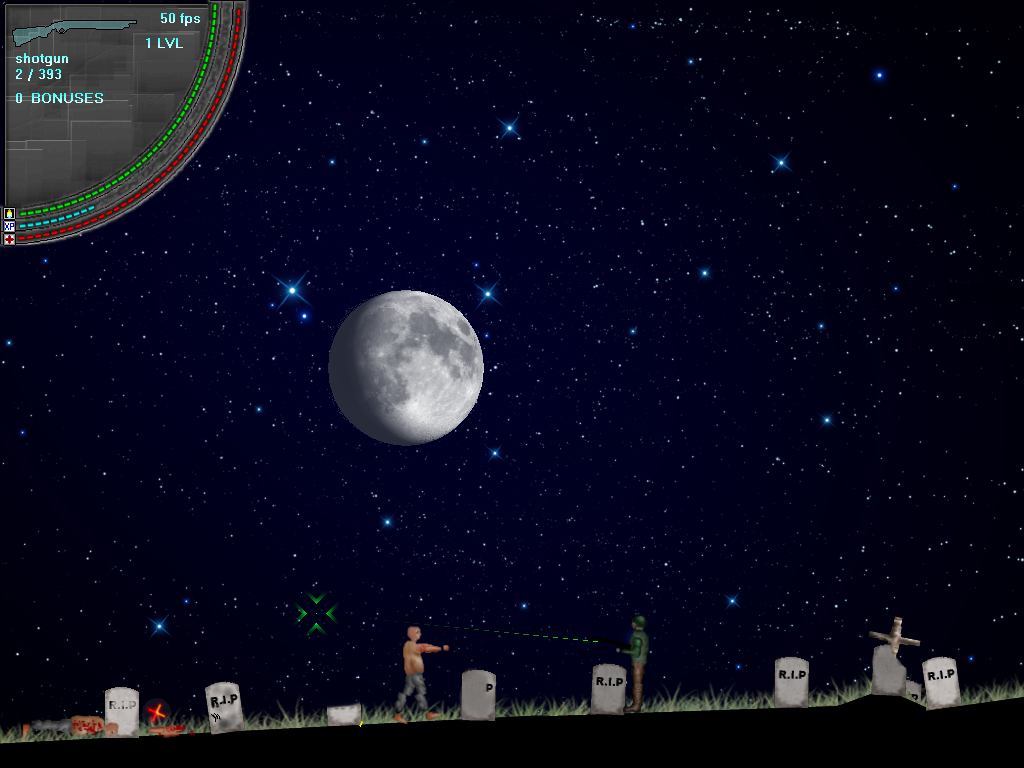The image size is (1024, 768).
Task: Click the XP icon beside the cyan bar
Action: click(9, 226)
